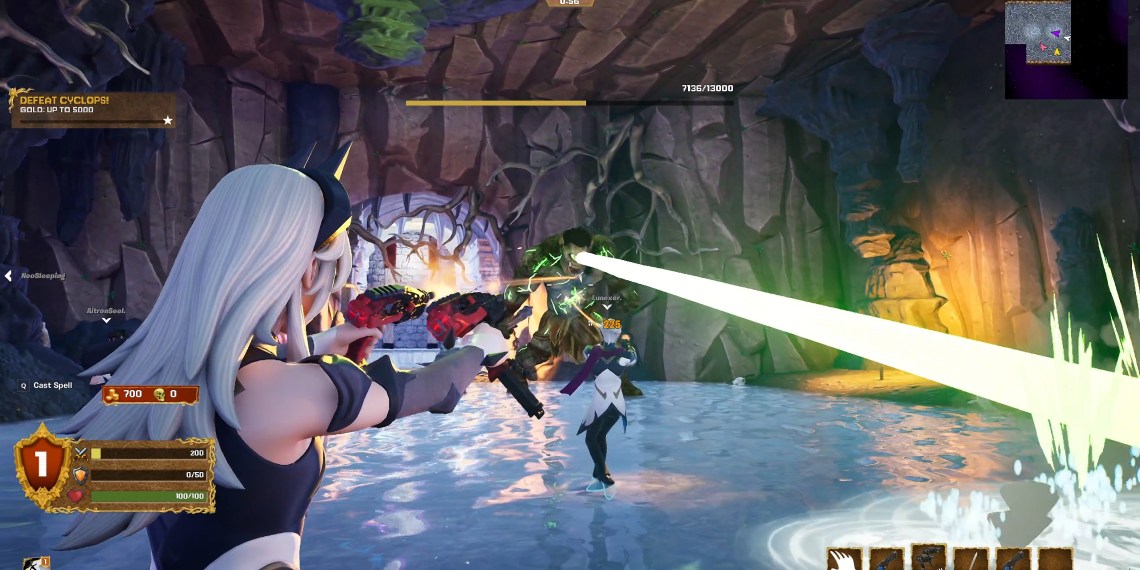Screen dimensions: 1140x570
Task: Click the purple arrow marker on minimap
Action: pyautogui.click(x=1056, y=33)
